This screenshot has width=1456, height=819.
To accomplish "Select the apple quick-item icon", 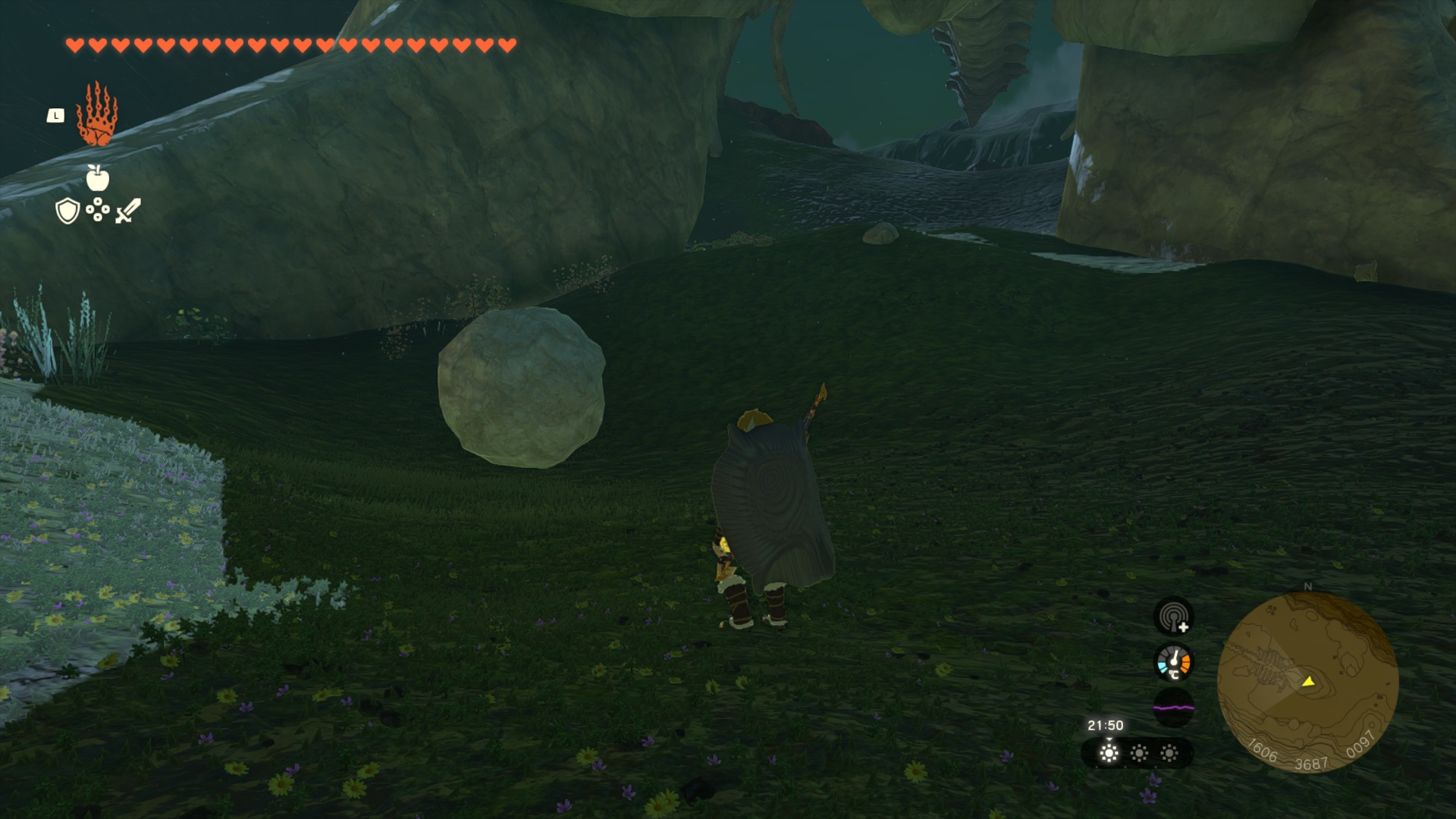I will pos(98,178).
